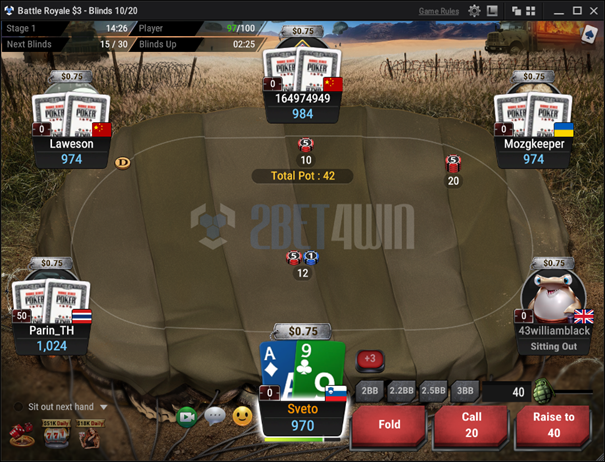Choose the 2.2BB bet preset
The height and width of the screenshot is (462, 605).
click(x=401, y=390)
